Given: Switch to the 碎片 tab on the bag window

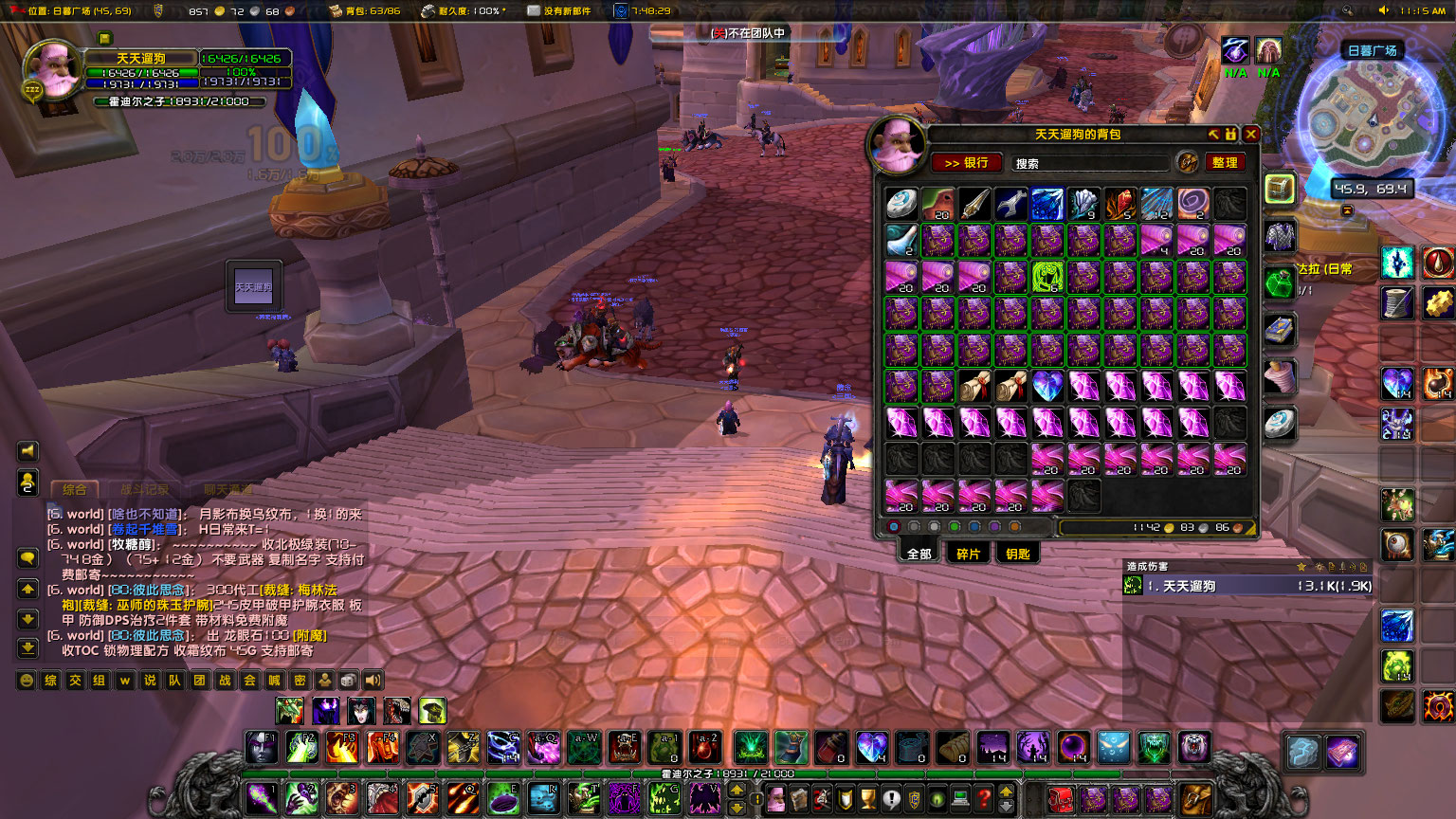Looking at the screenshot, I should [x=967, y=553].
